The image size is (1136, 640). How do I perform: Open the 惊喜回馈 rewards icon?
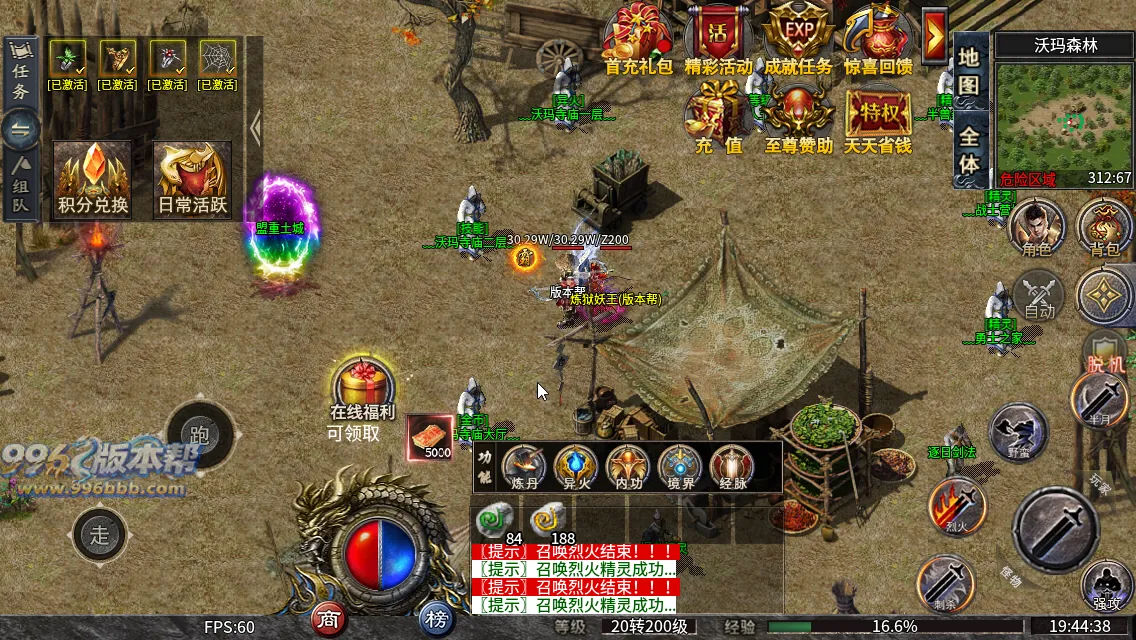877,38
